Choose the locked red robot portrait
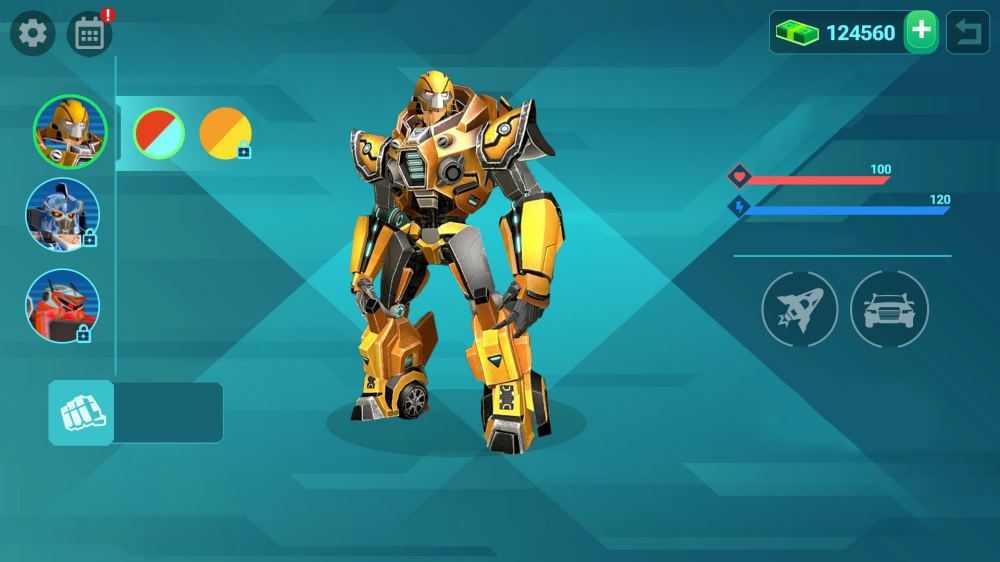 point(62,306)
